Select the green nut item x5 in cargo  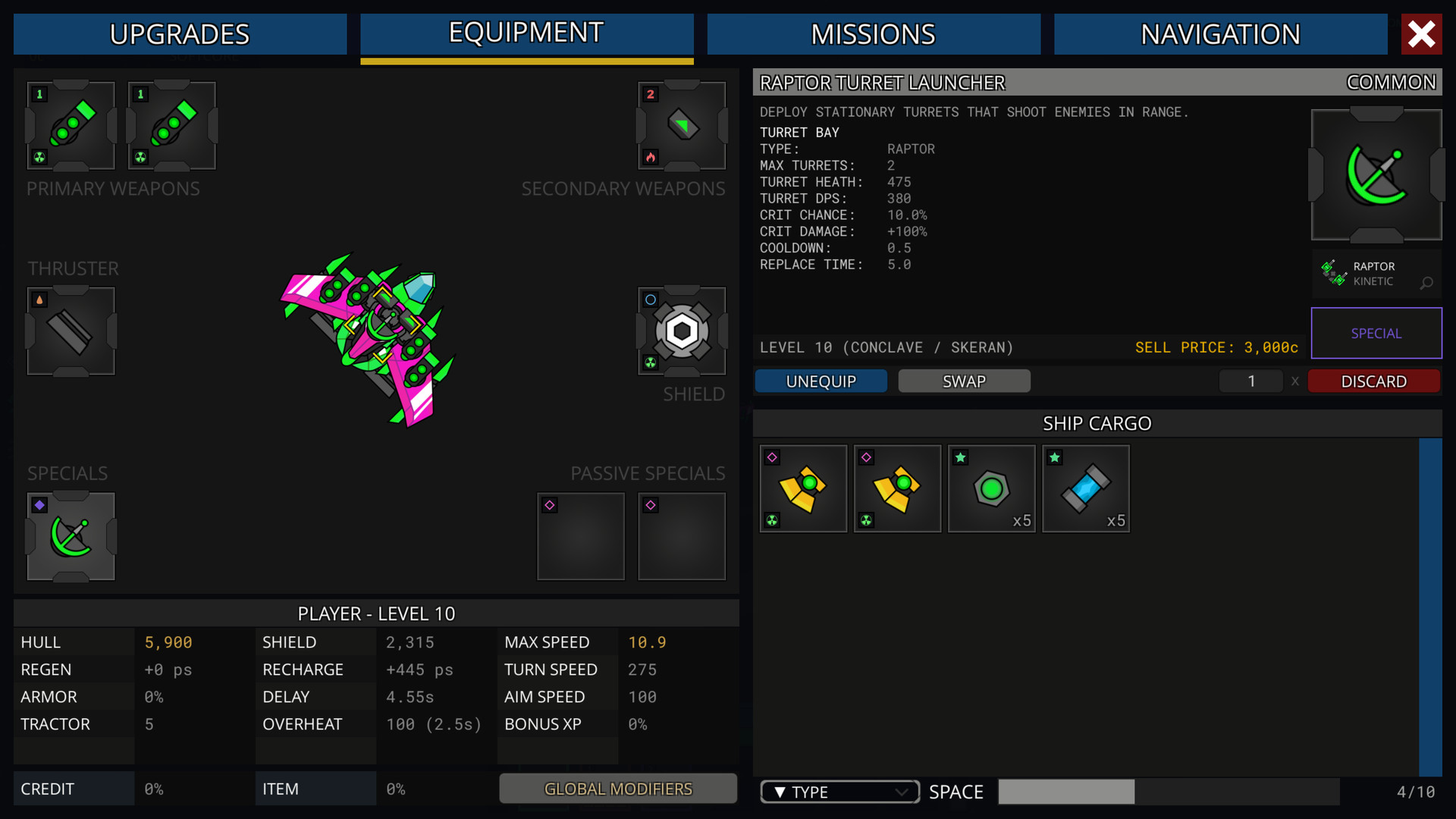coord(991,488)
